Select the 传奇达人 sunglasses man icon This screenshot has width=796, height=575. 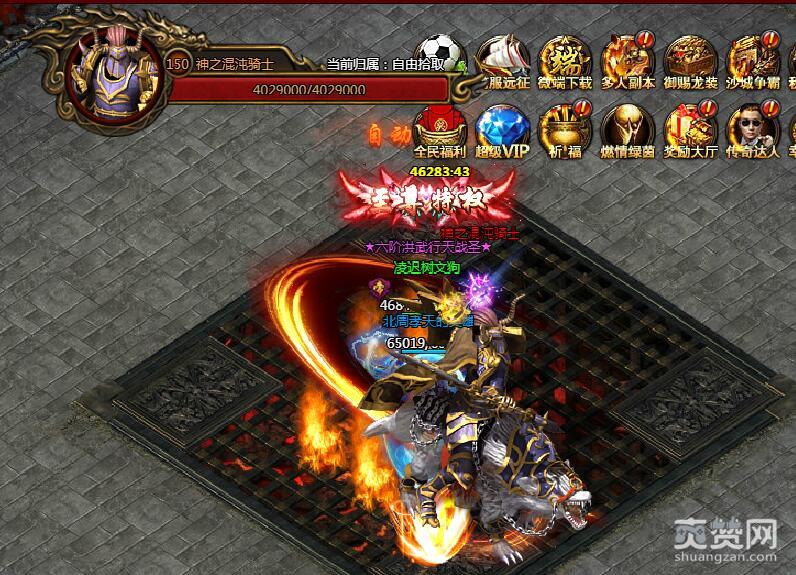(752, 129)
